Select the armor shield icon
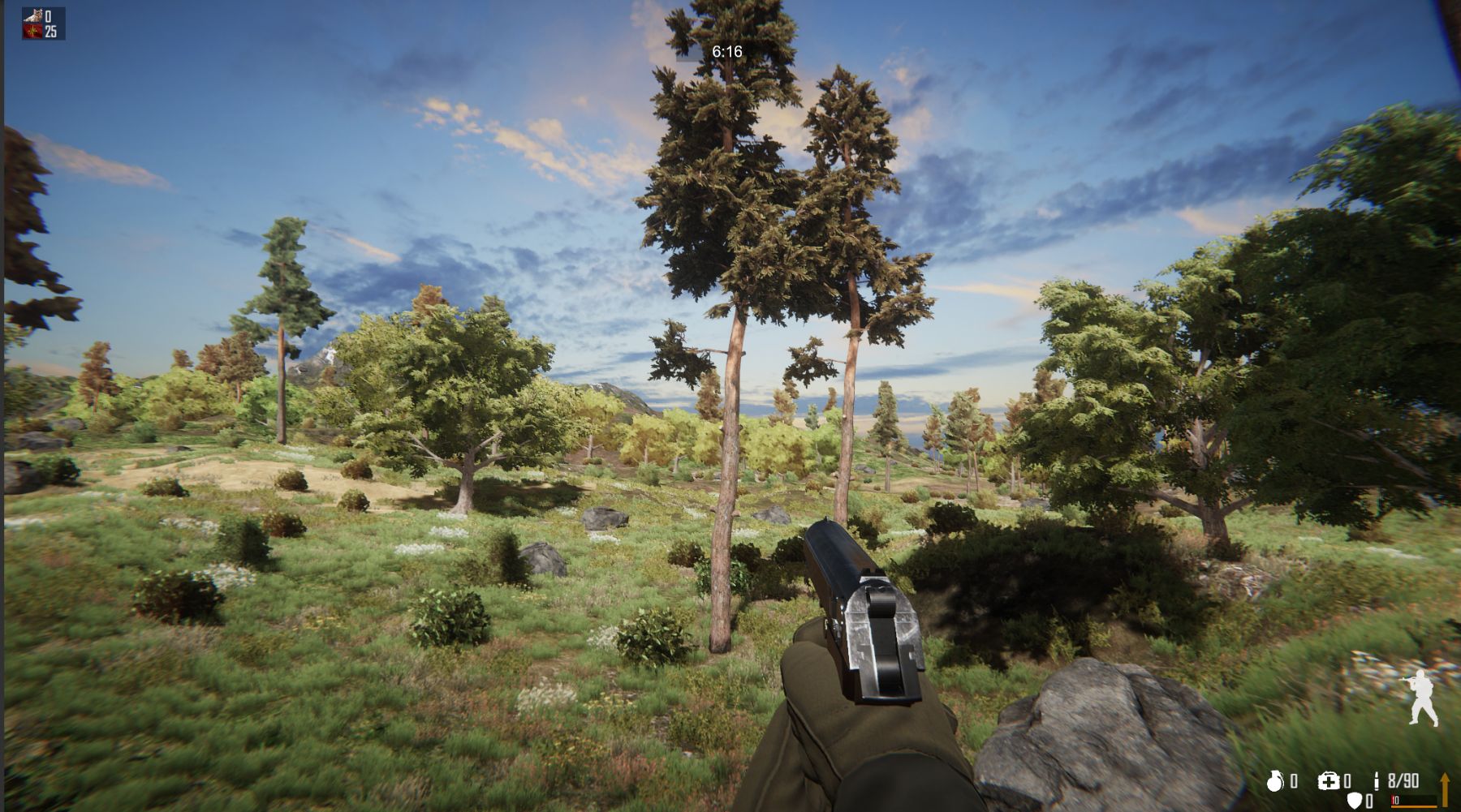Screen dimensions: 1461x812 pos(1354,801)
